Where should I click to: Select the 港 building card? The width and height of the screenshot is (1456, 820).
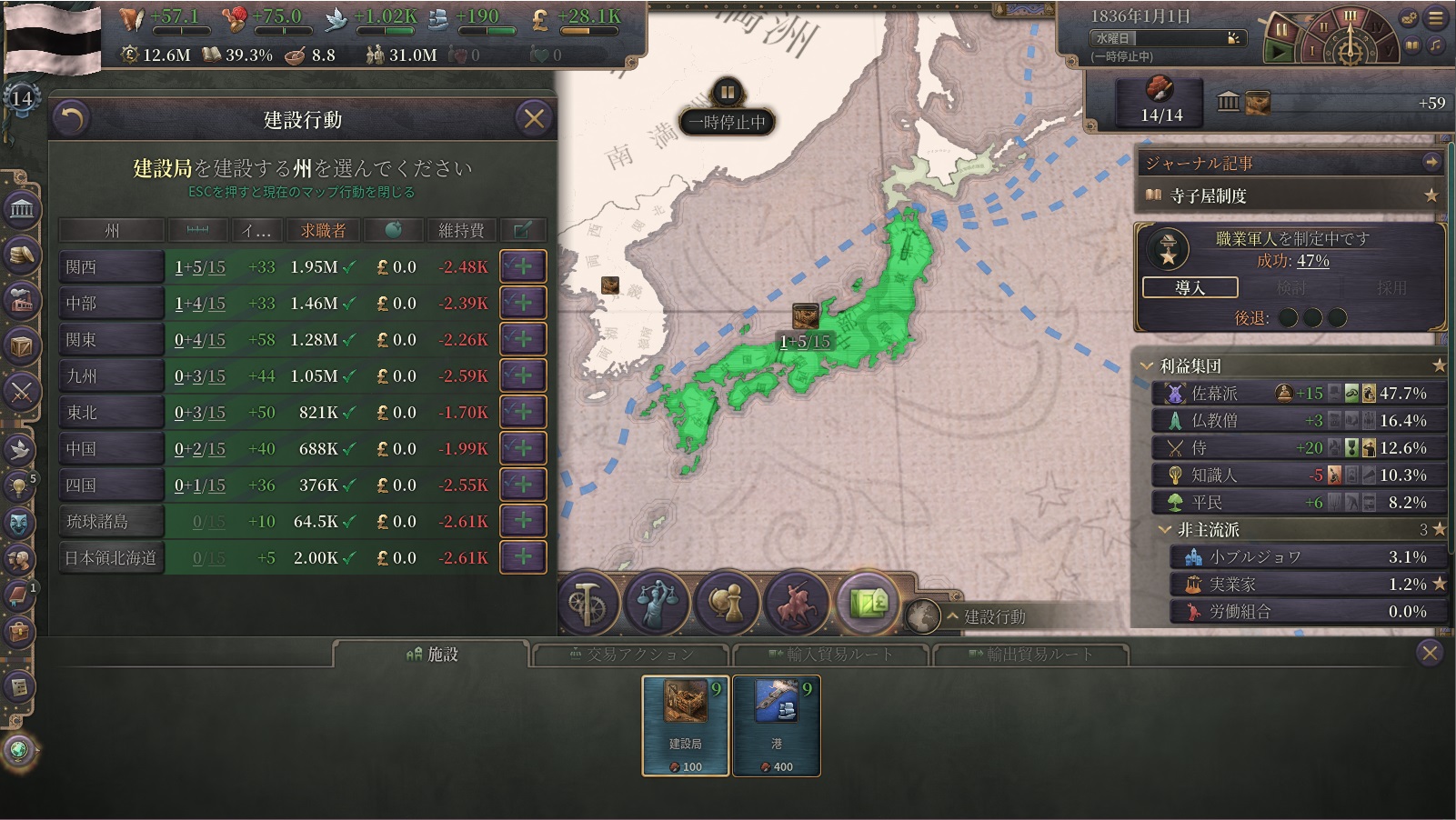[777, 725]
